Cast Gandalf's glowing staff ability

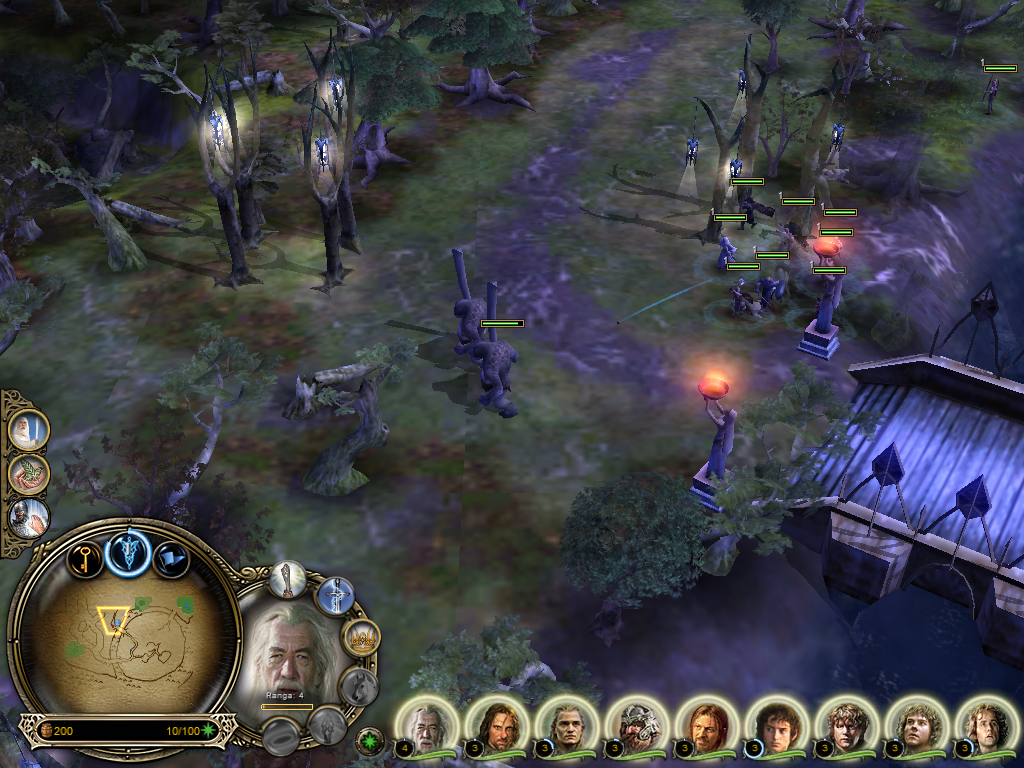tap(287, 579)
